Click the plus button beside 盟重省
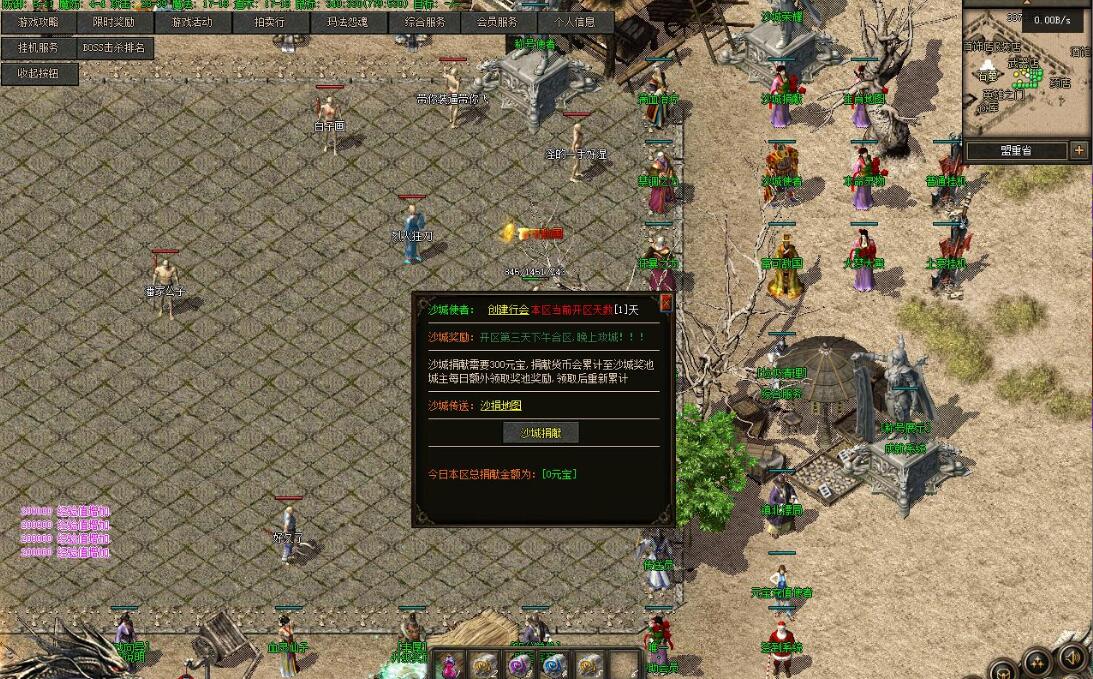 1079,151
